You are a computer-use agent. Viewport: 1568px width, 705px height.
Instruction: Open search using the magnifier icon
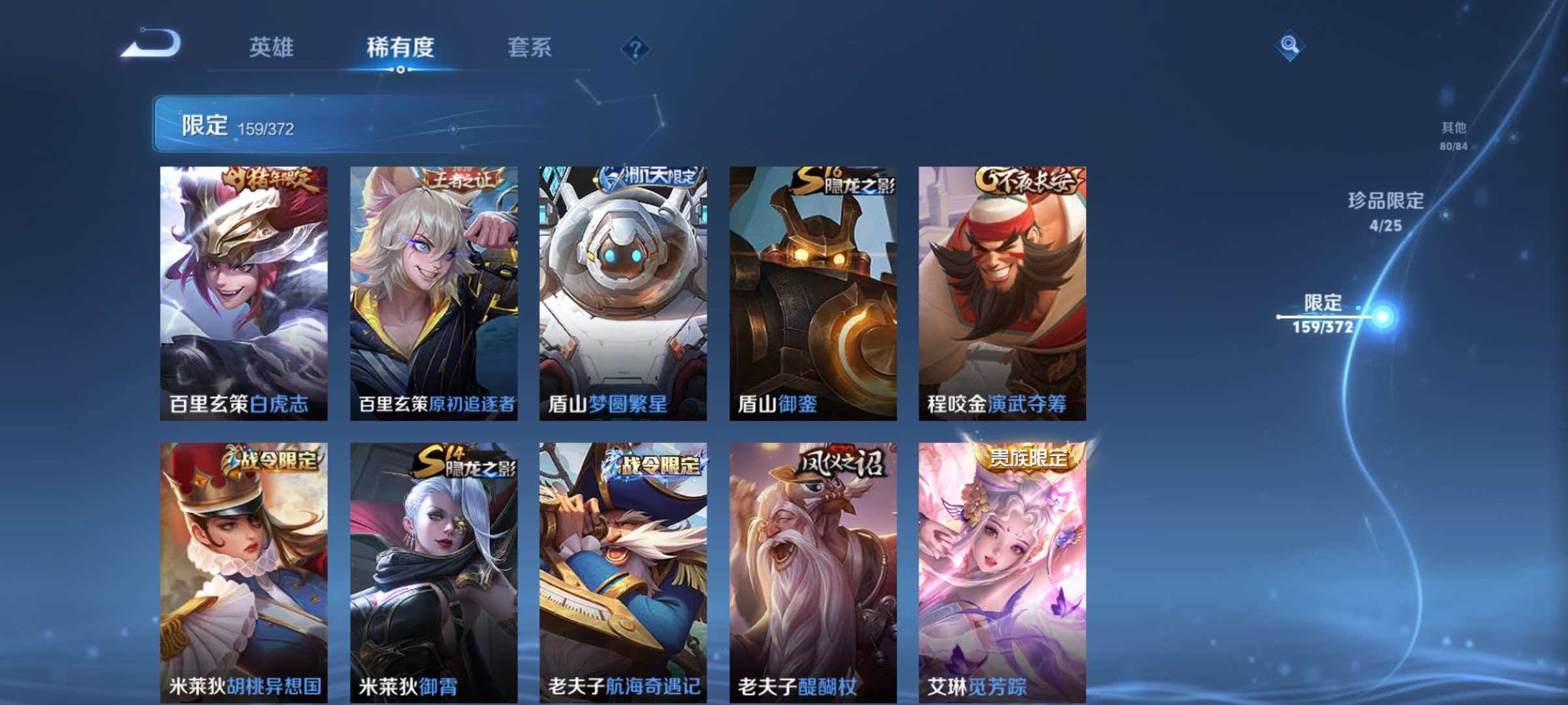[1289, 46]
